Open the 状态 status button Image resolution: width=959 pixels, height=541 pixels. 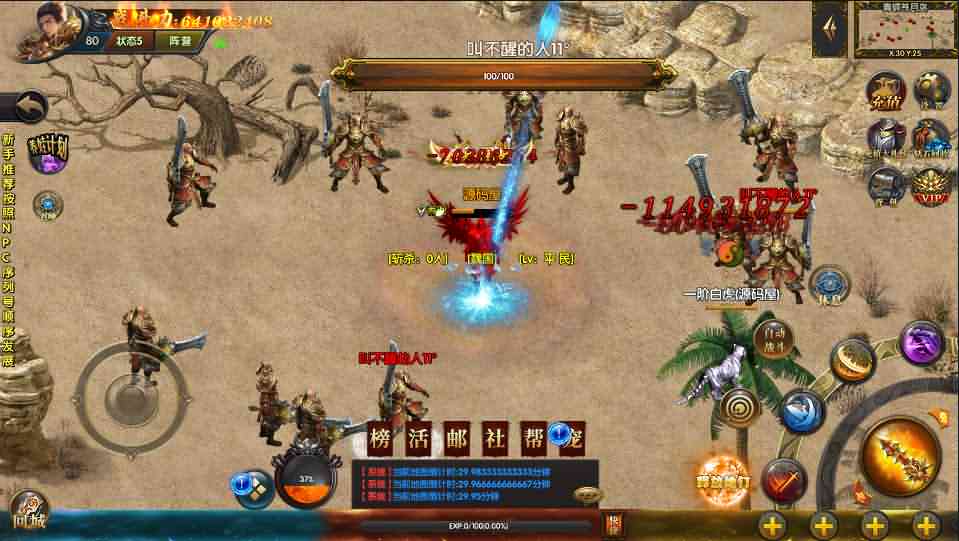129,41
